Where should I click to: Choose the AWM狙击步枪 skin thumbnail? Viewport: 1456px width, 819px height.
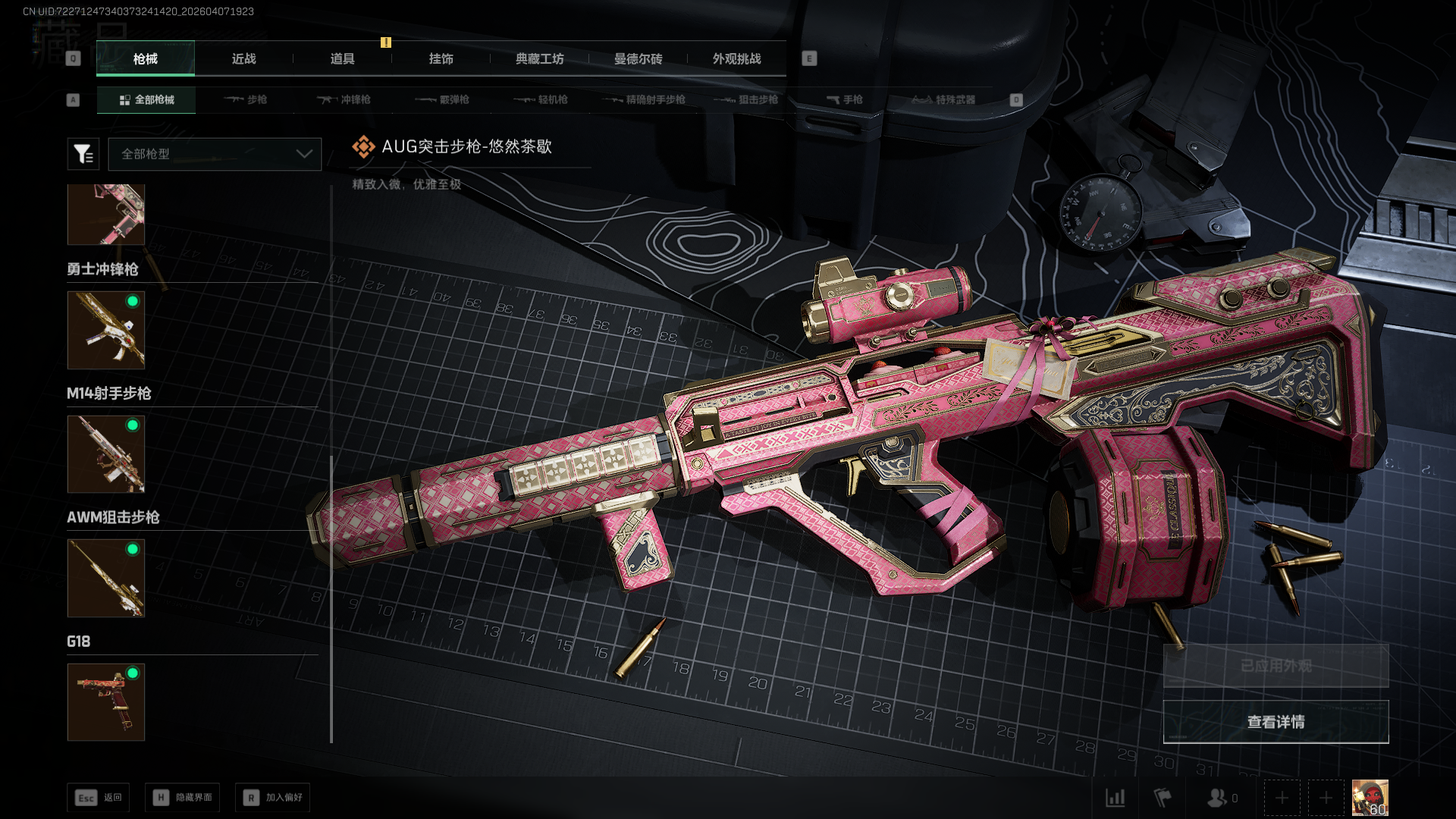coord(106,578)
